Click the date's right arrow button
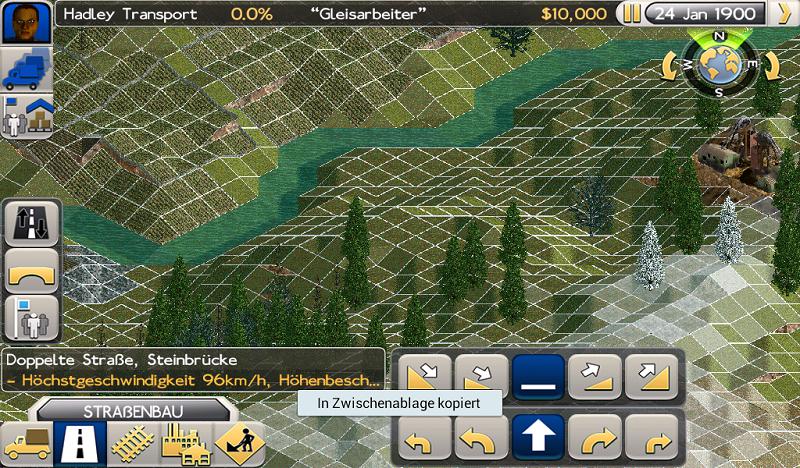This screenshot has width=800, height=468. tap(782, 14)
